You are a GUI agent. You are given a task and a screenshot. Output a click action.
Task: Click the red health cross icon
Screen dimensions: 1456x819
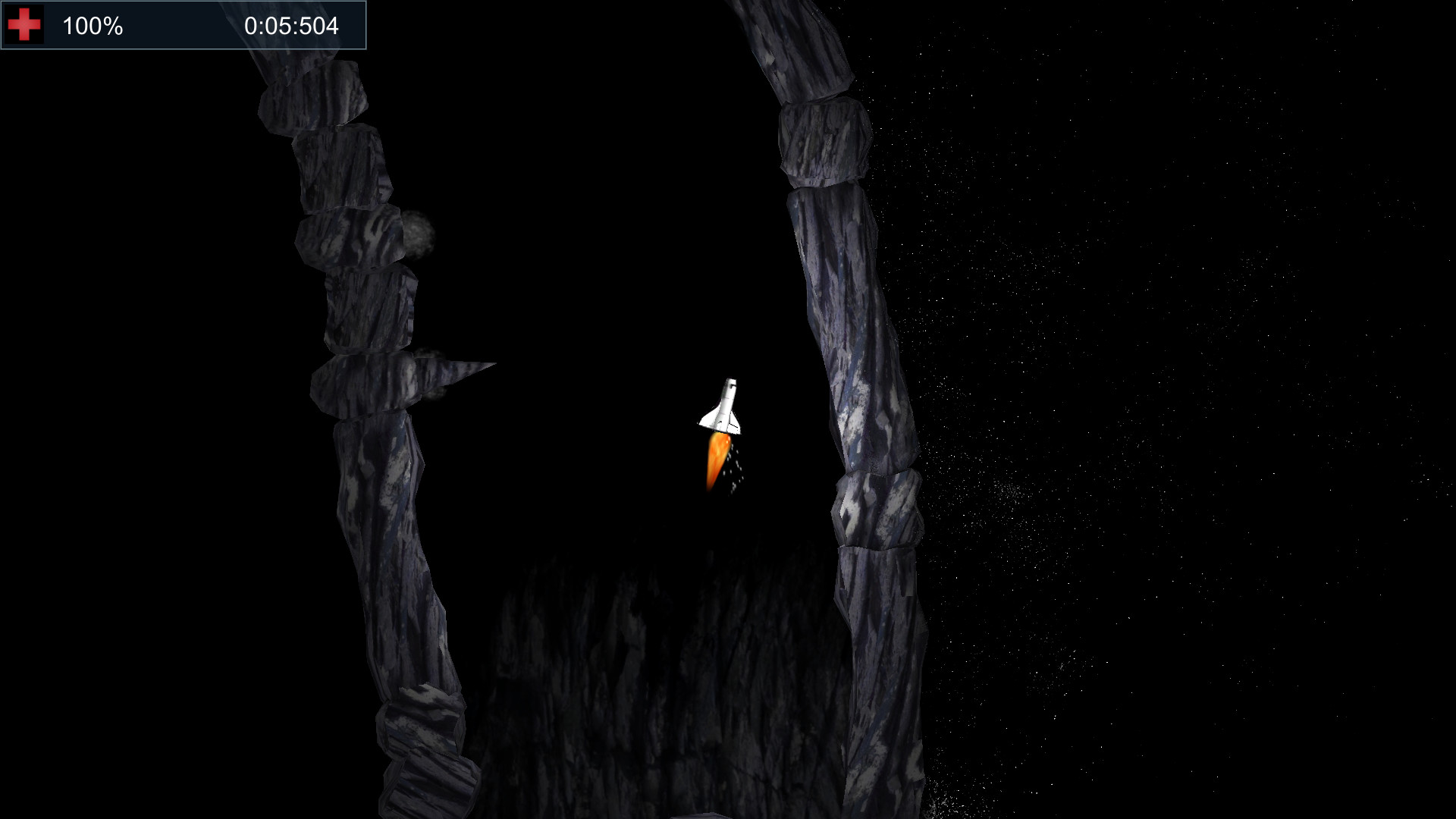(24, 24)
